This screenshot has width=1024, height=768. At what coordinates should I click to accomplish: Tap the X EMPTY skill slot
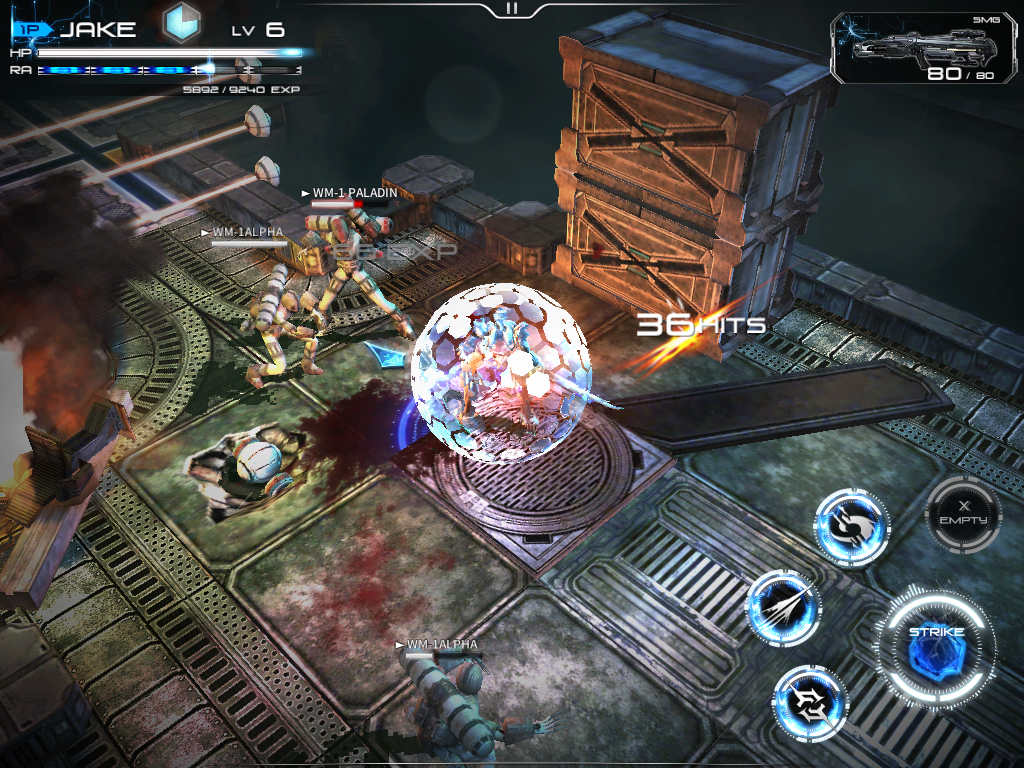pyautogui.click(x=964, y=513)
